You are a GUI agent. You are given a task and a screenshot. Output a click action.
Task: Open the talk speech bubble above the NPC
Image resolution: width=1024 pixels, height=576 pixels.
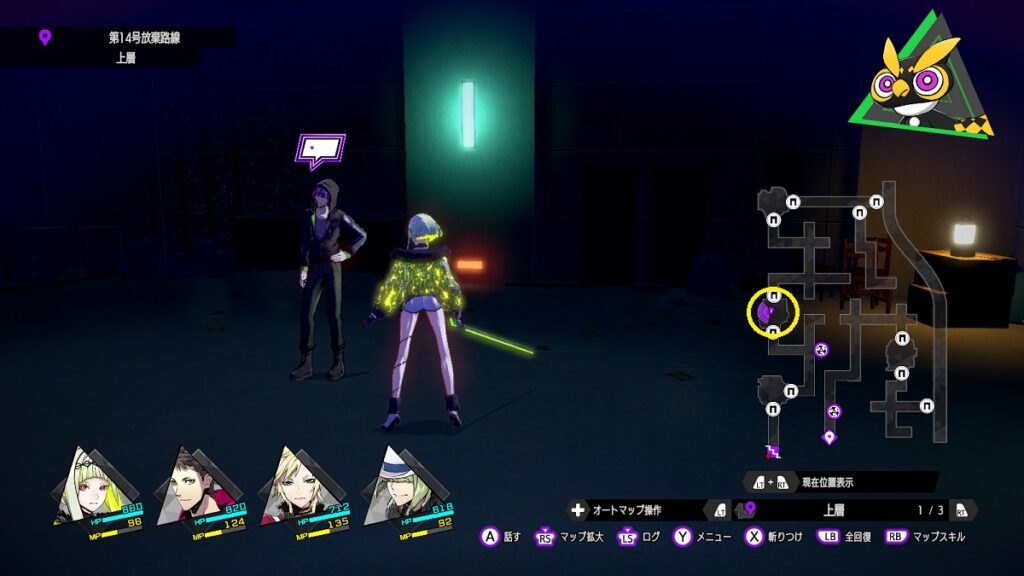coord(320,151)
